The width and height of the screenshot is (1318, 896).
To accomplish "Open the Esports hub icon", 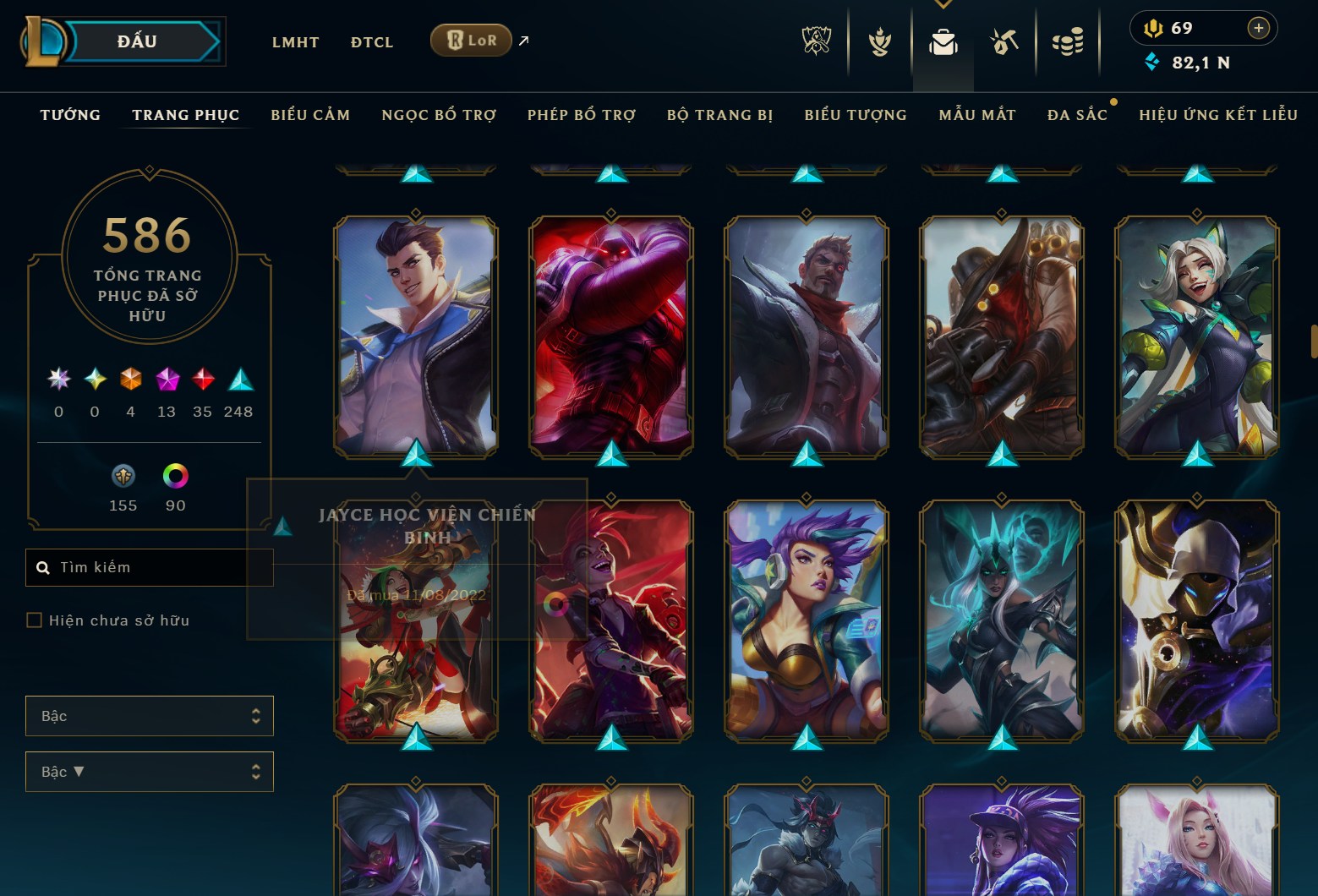I will pos(814,40).
